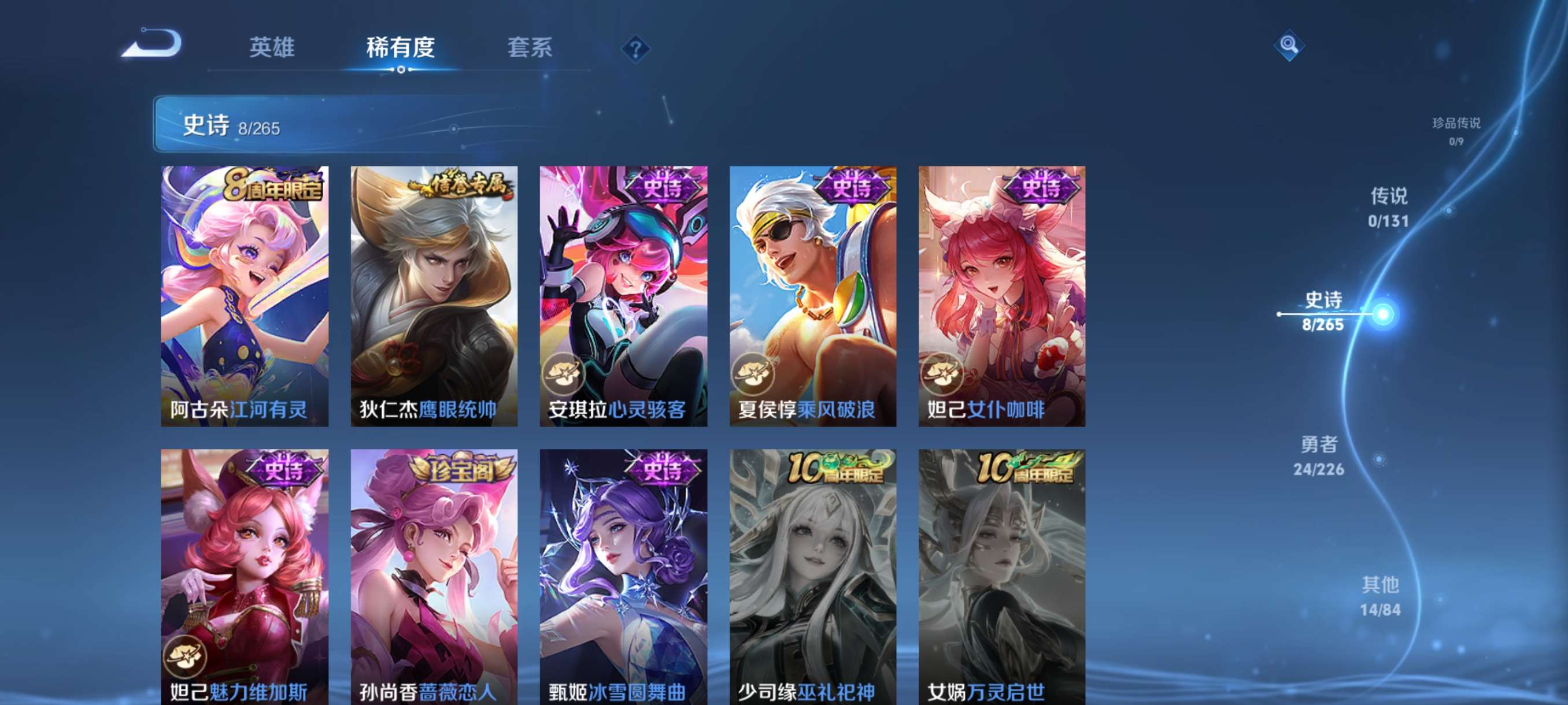Open the search icon at top right
Screen dimensions: 1568x705
coord(1289,46)
